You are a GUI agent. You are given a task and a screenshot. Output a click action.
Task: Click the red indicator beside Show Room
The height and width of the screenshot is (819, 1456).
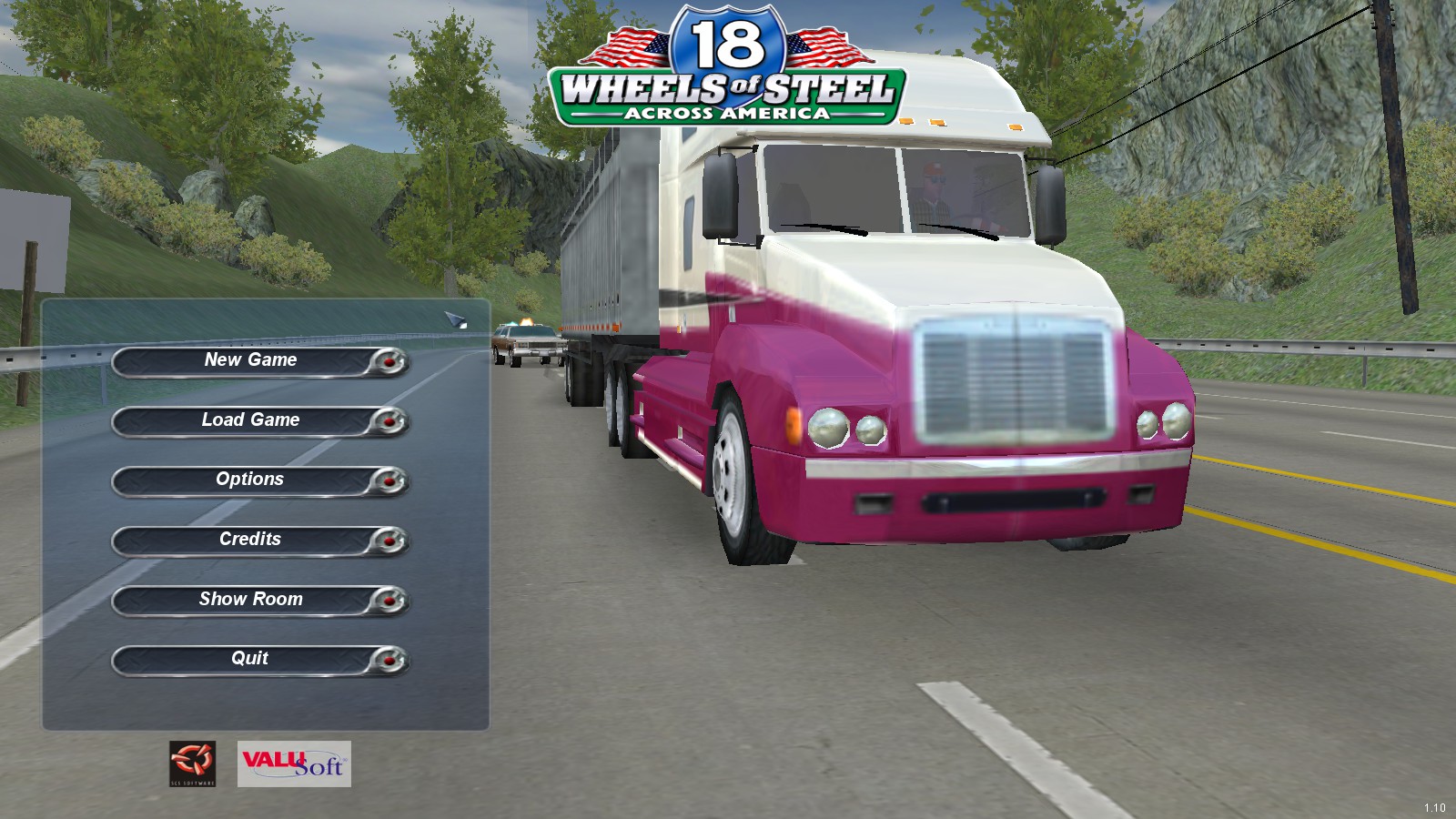389,602
